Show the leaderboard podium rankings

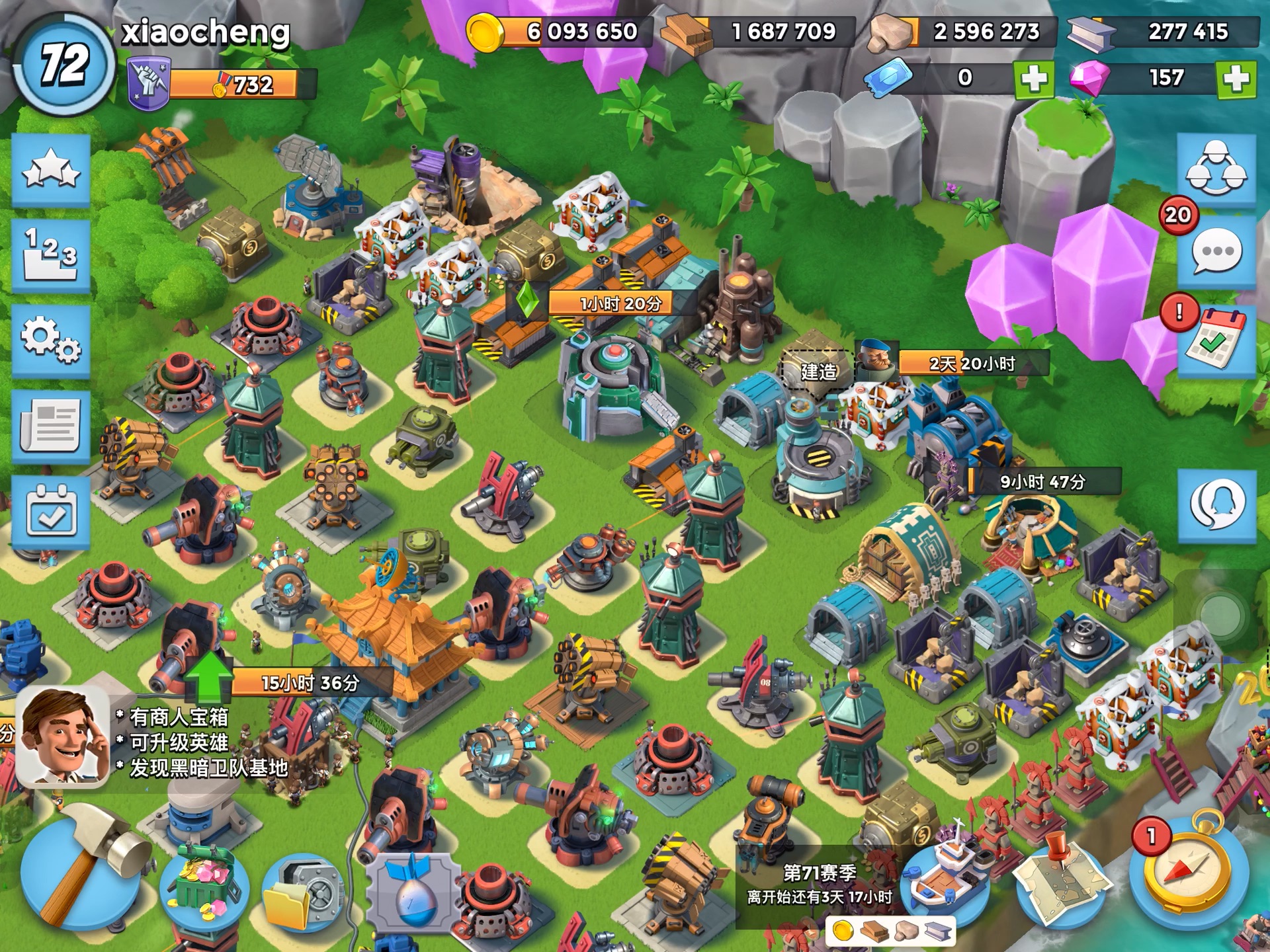click(51, 256)
